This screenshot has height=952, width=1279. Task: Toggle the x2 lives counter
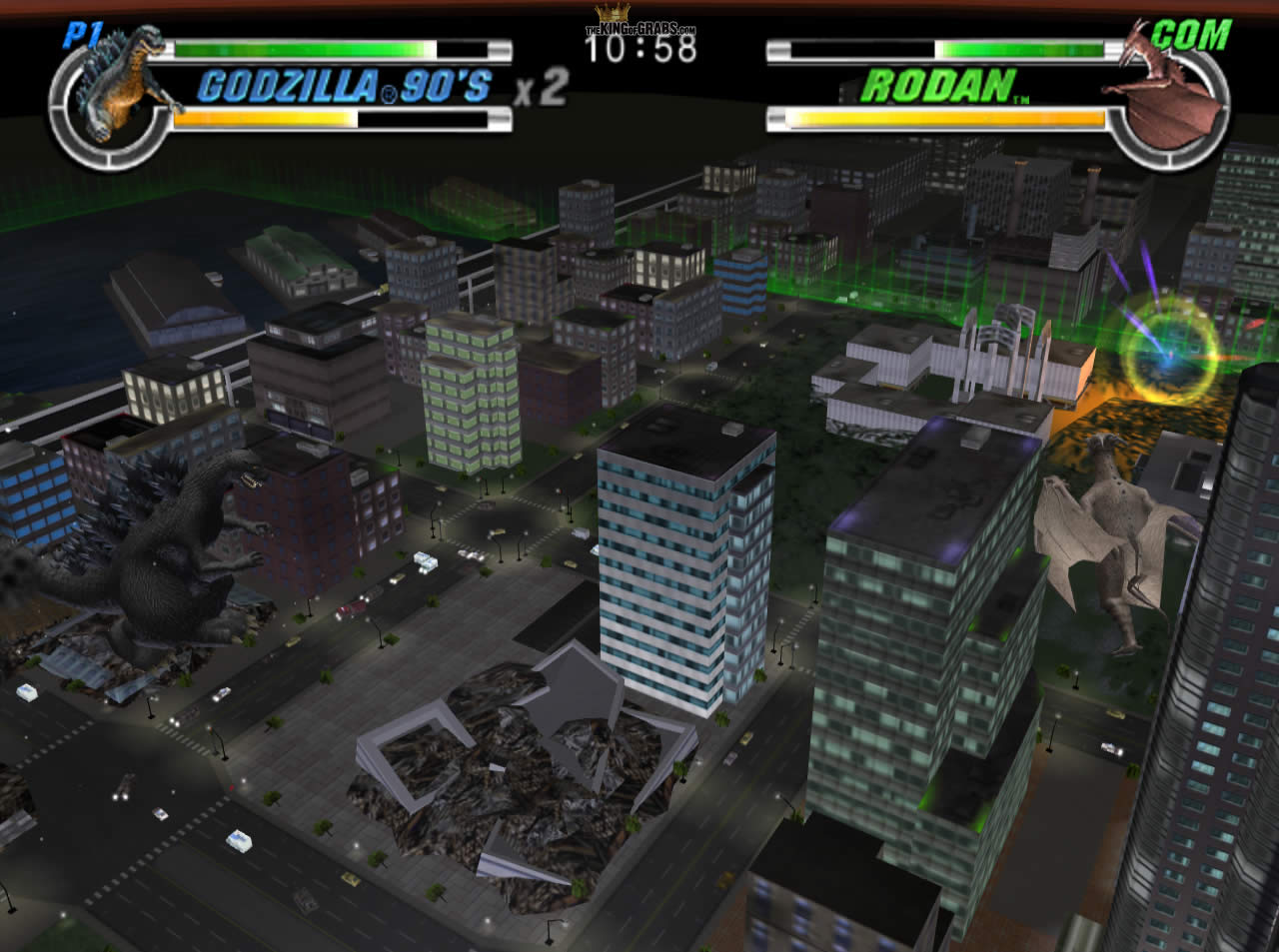click(x=540, y=90)
